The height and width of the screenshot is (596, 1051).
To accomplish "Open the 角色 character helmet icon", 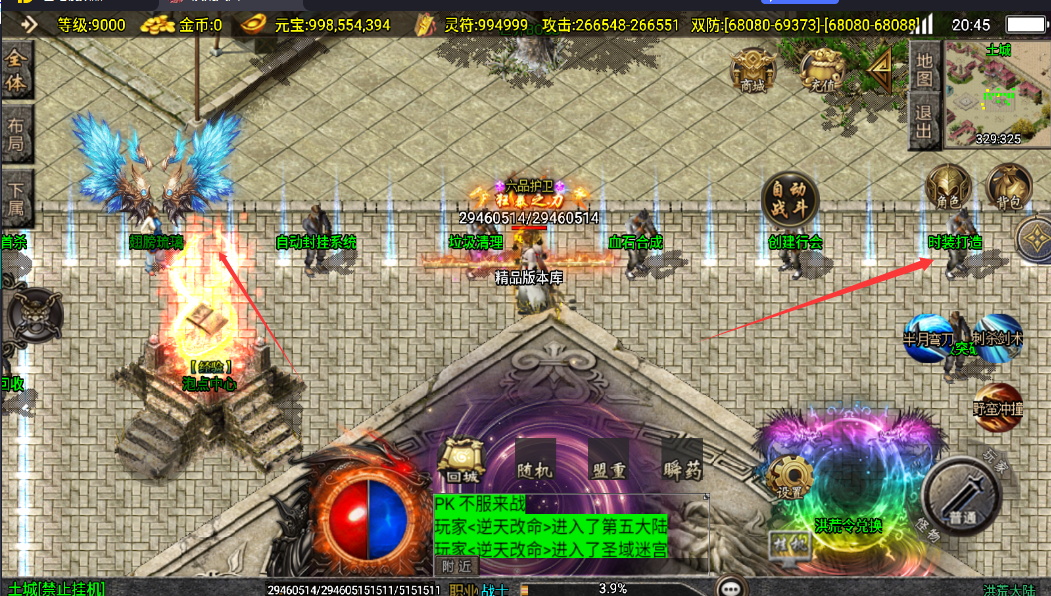I will pyautogui.click(x=948, y=187).
